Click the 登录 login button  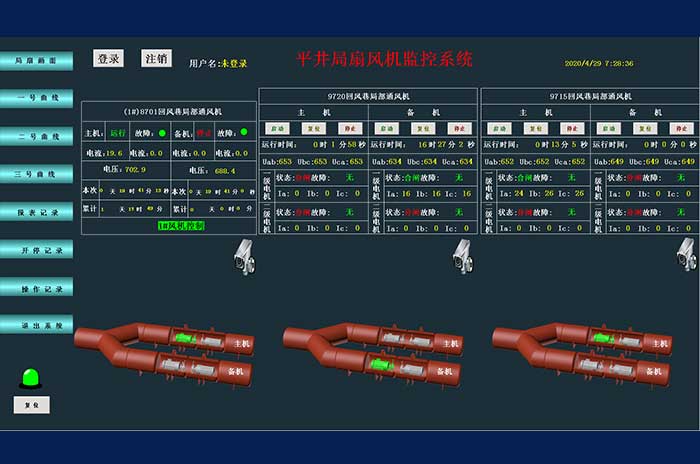108,59
